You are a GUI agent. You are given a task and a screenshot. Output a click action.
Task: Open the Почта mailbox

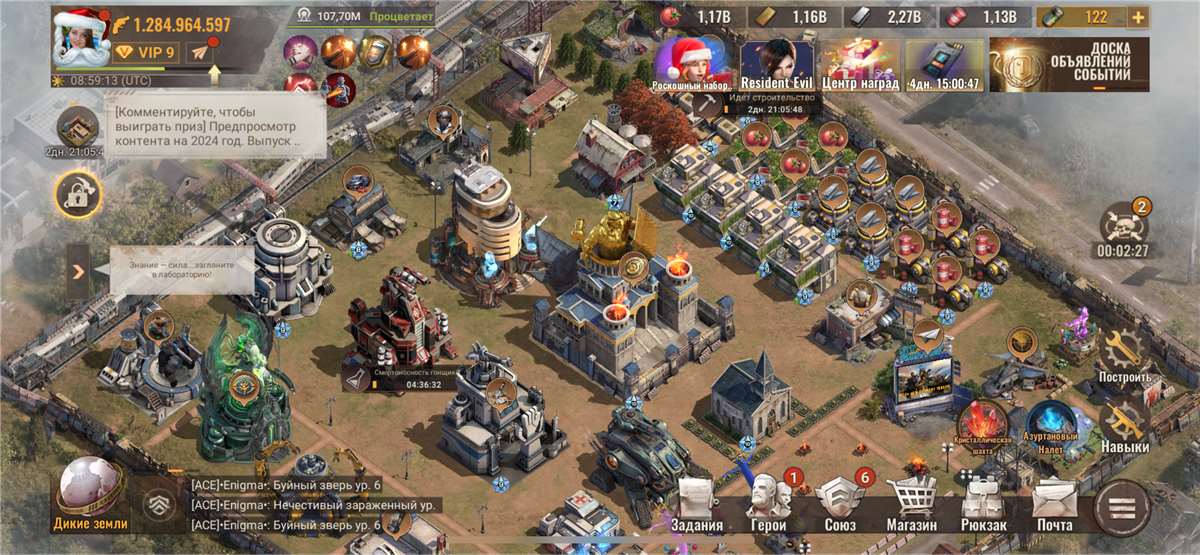pyautogui.click(x=1054, y=505)
